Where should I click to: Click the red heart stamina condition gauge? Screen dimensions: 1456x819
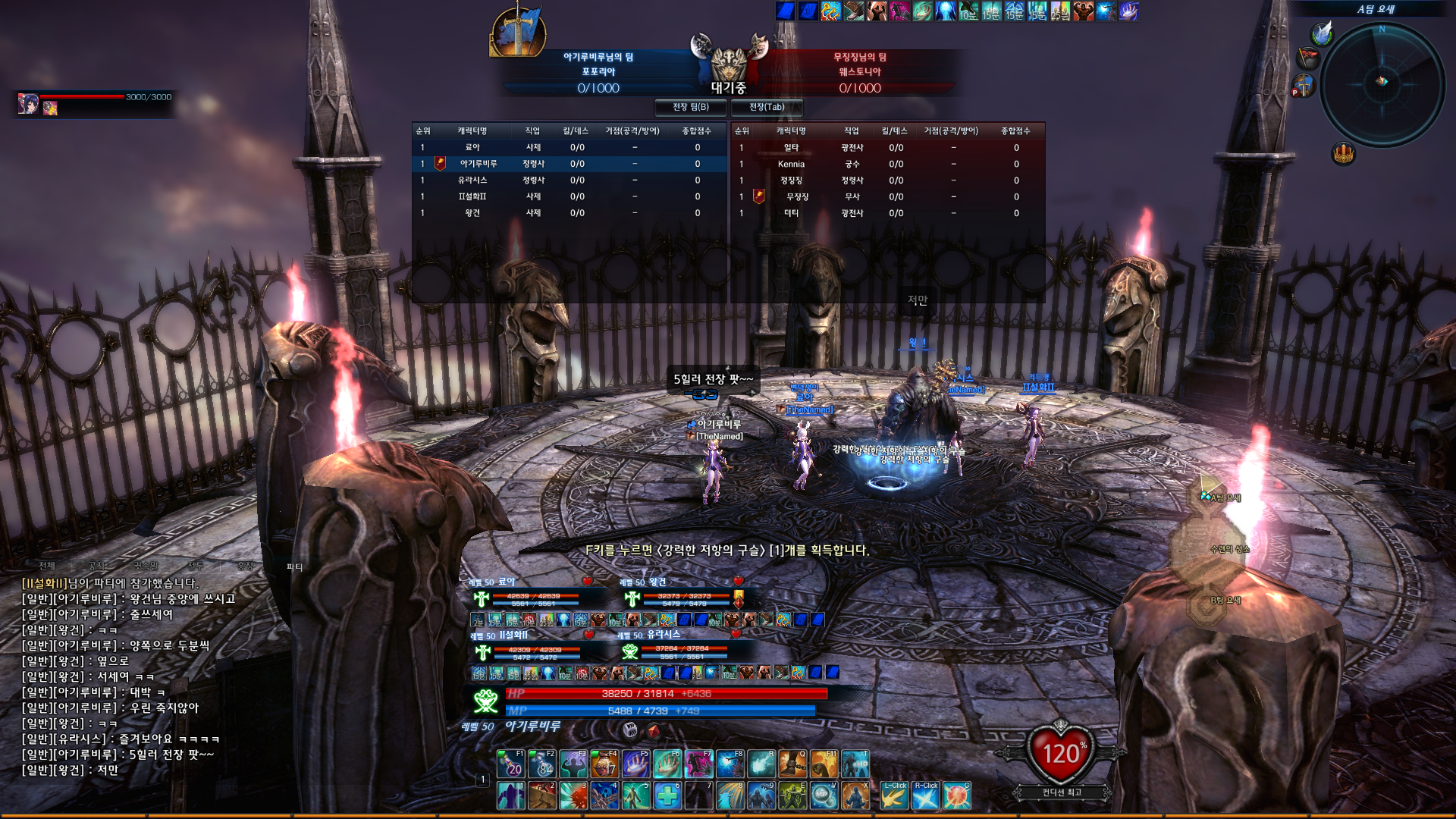(1061, 753)
